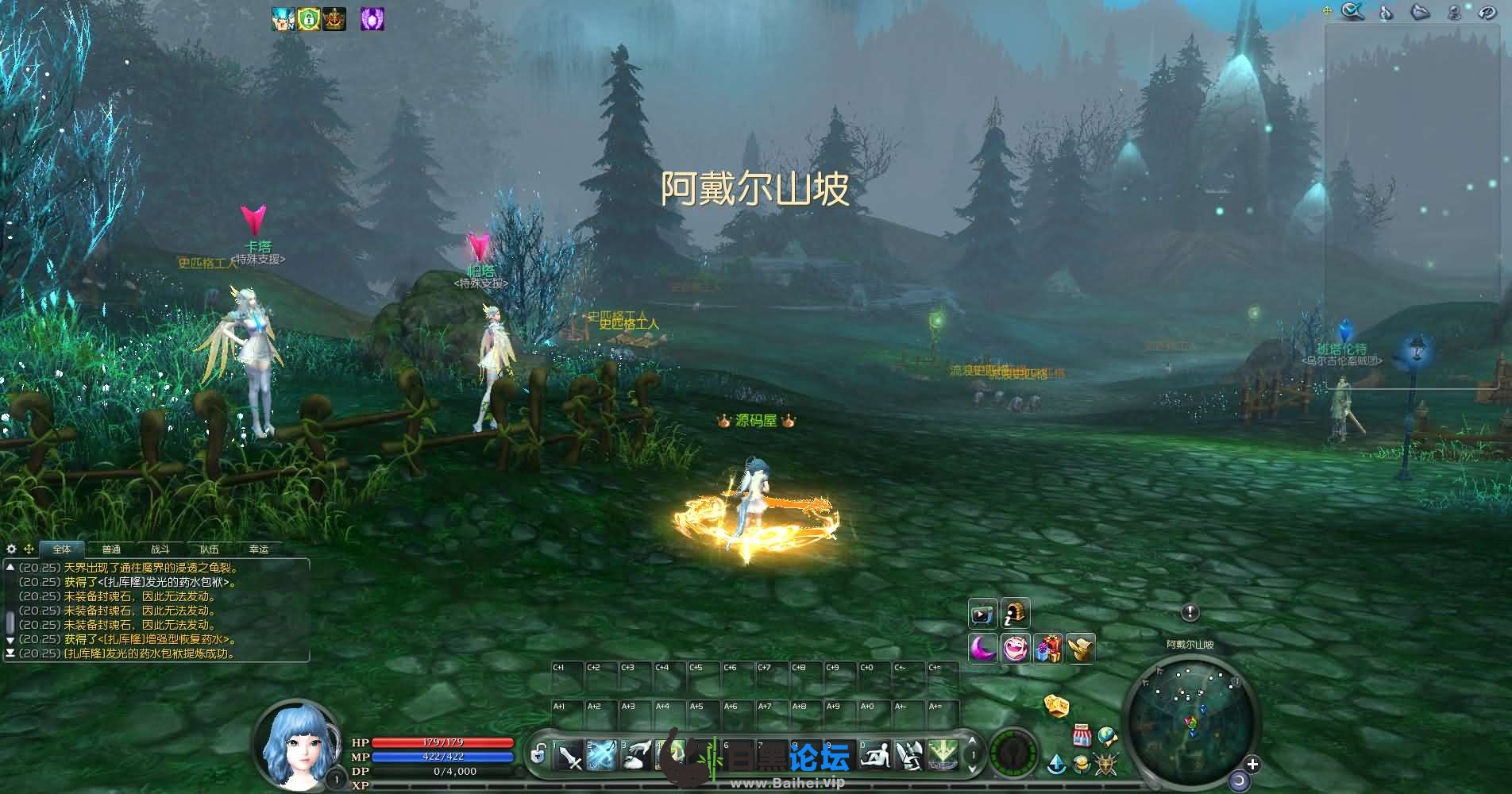Switch to the 战斗 chat tab
The height and width of the screenshot is (794, 1512).
[160, 549]
